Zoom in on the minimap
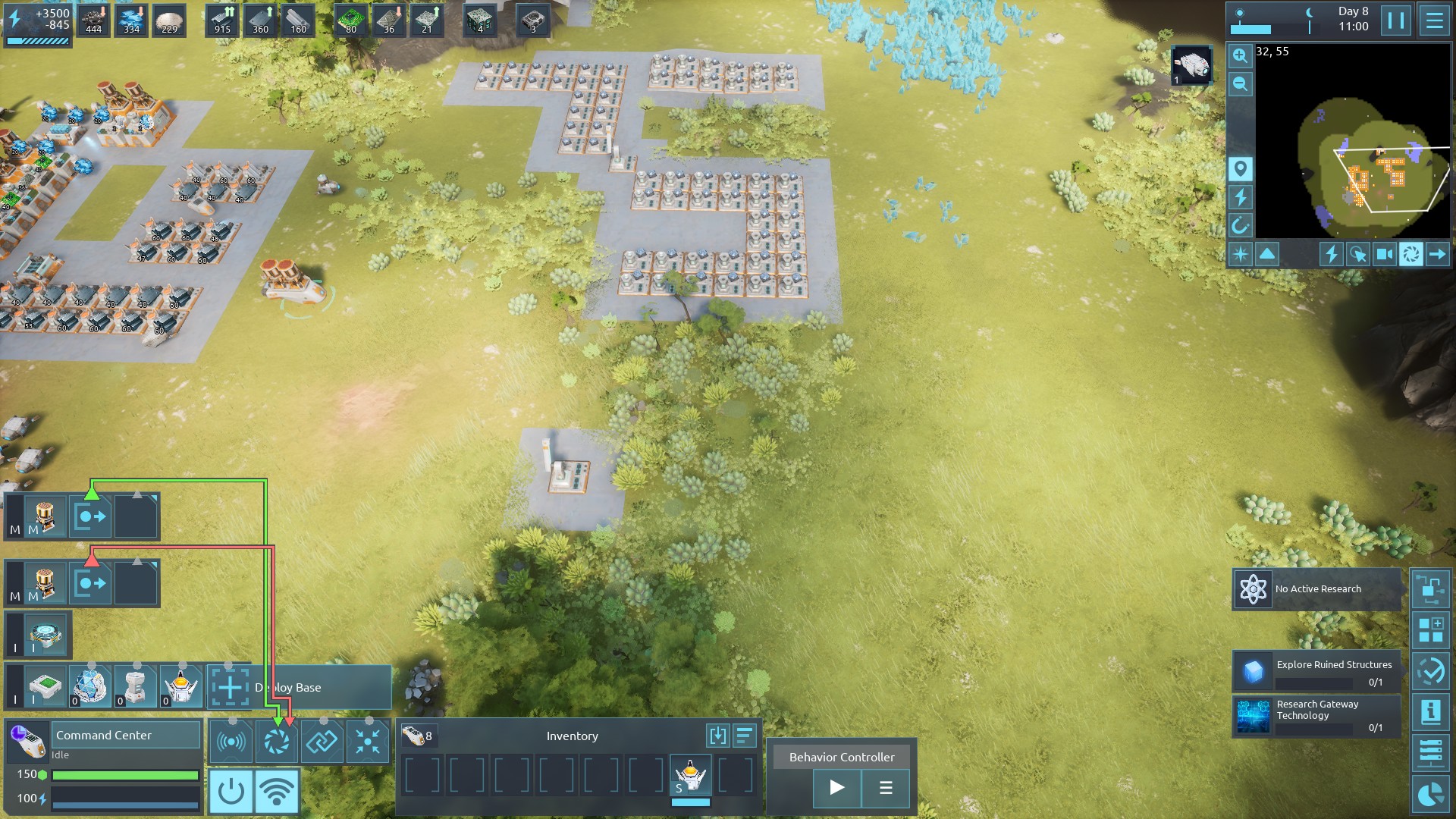The height and width of the screenshot is (819, 1456). click(x=1240, y=56)
